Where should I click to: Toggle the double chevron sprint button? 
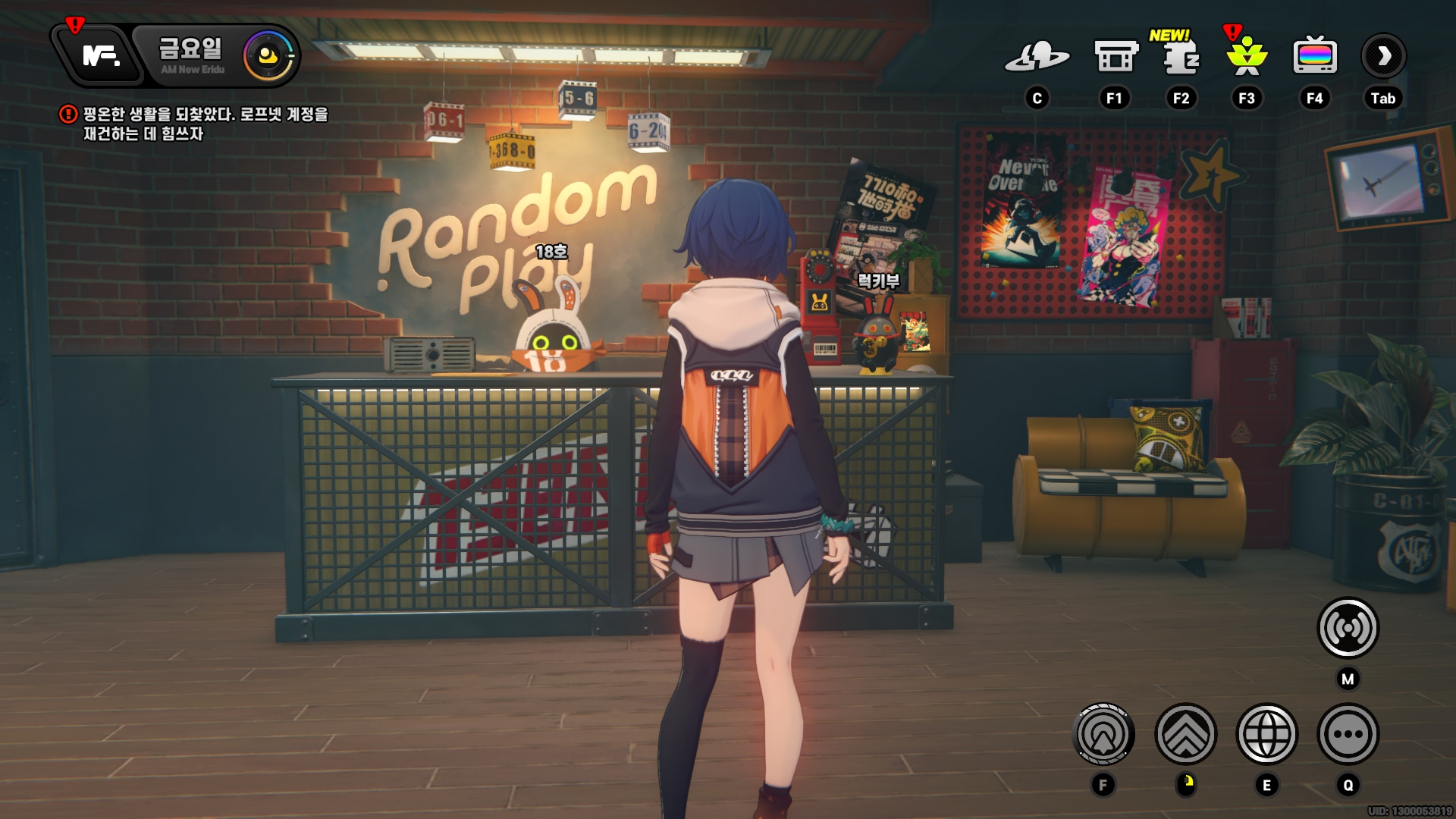coord(1185,734)
